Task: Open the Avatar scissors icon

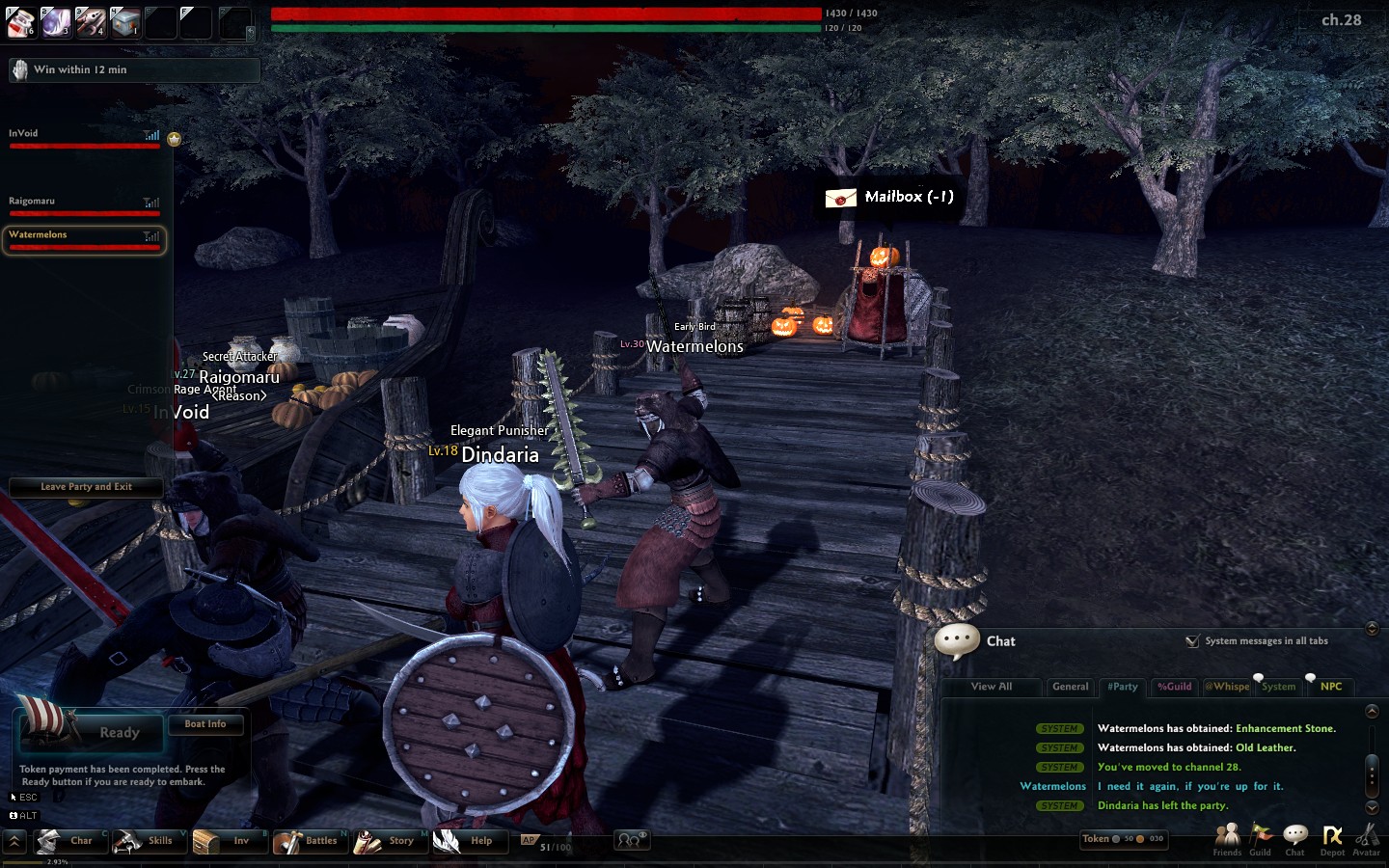Action: click(1366, 839)
